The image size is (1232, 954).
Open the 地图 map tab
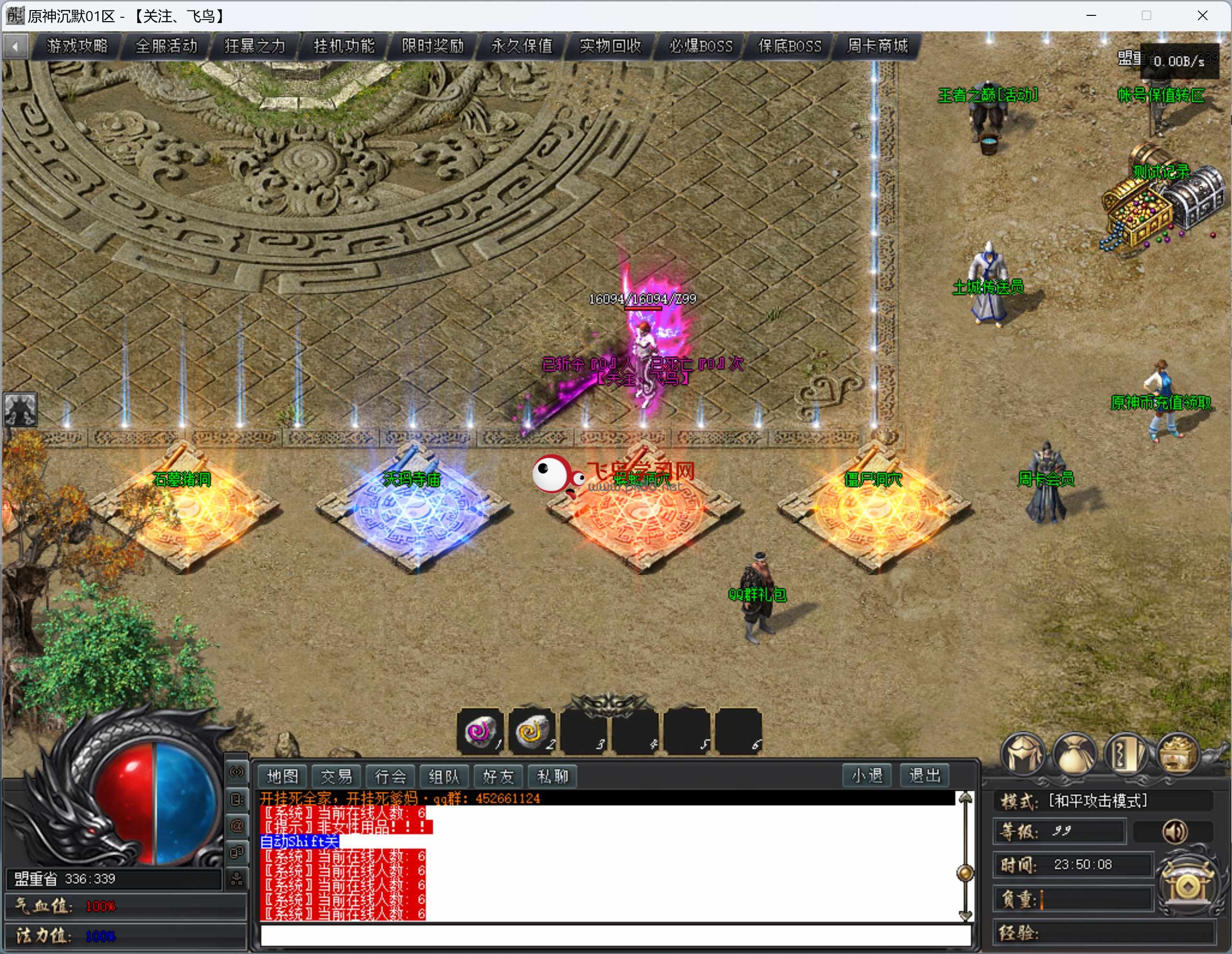point(282,776)
